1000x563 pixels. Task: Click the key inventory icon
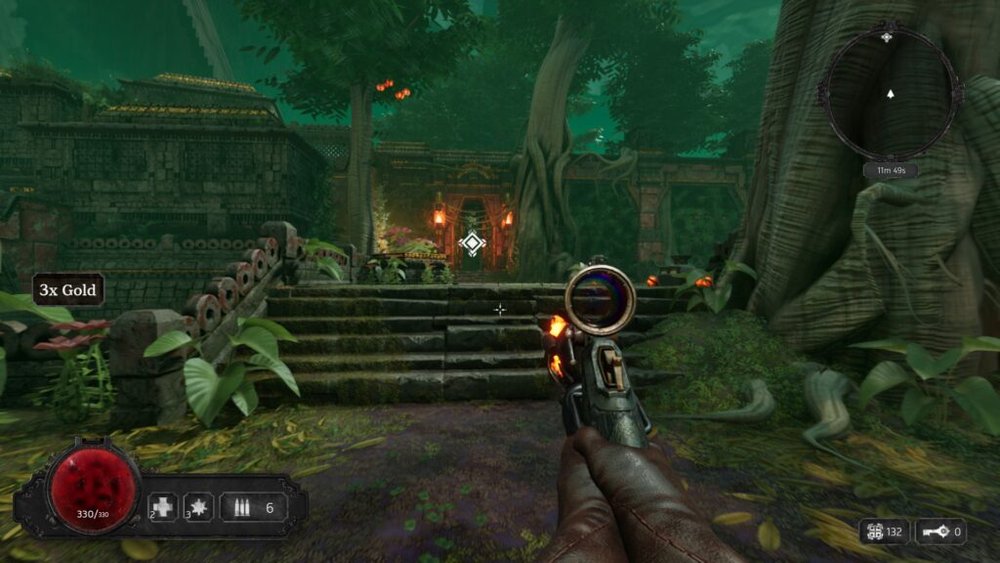click(932, 532)
